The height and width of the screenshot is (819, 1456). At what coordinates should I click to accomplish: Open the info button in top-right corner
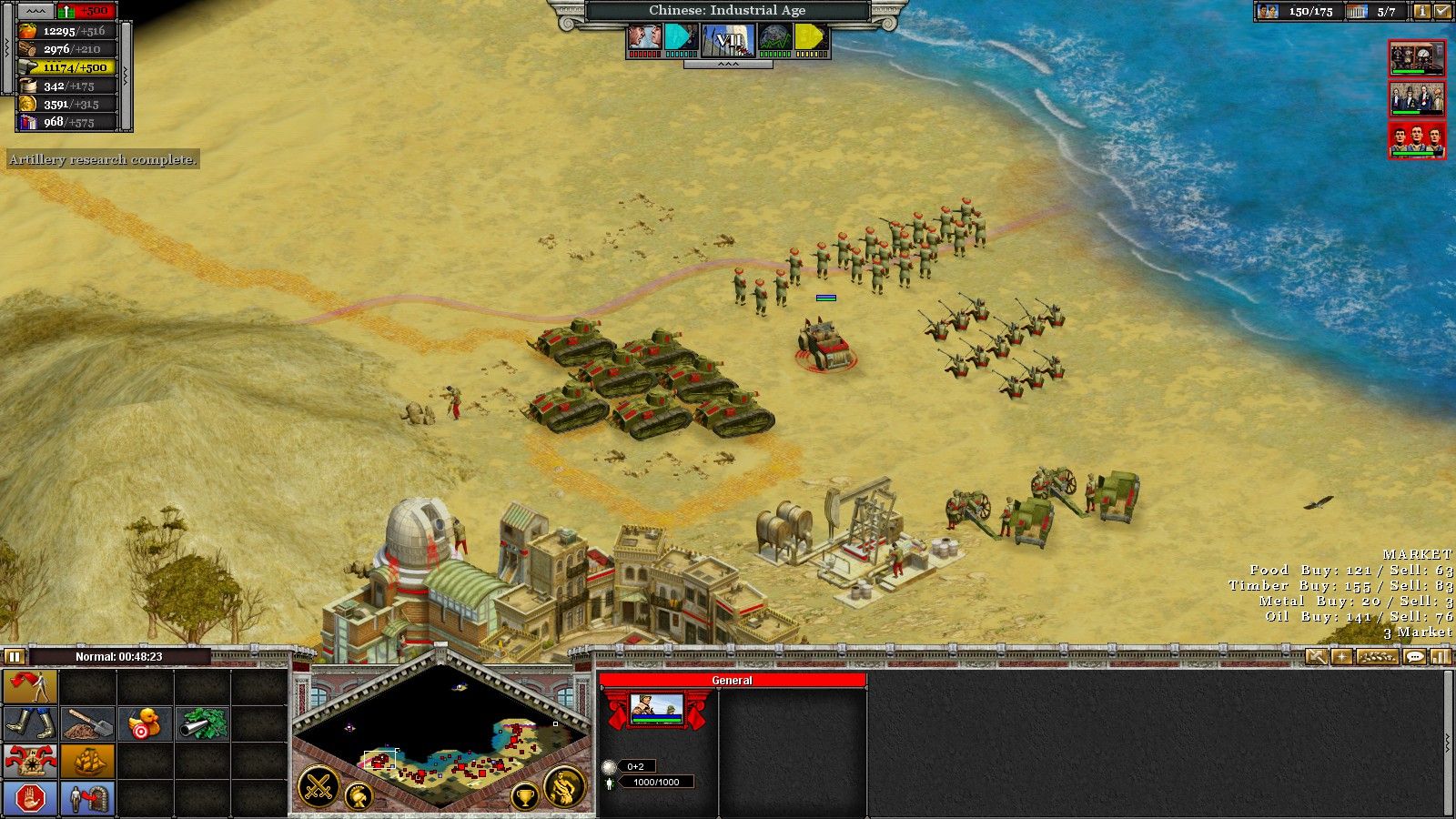click(x=1421, y=12)
